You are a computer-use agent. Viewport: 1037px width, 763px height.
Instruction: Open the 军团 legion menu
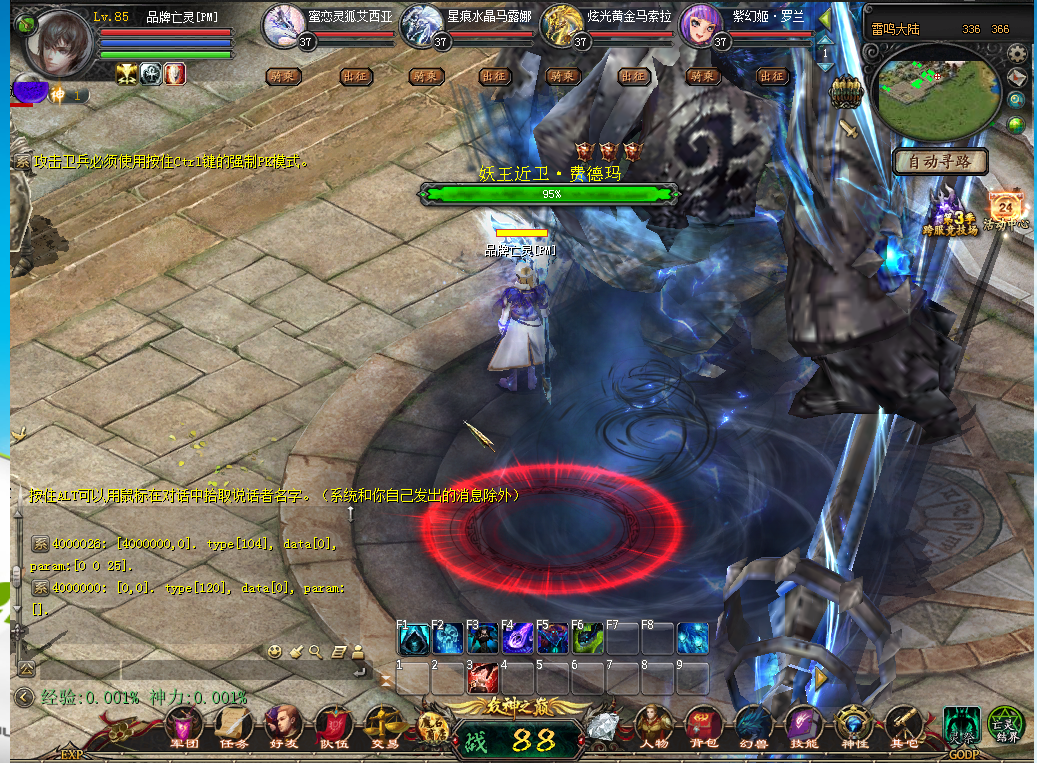(x=184, y=725)
